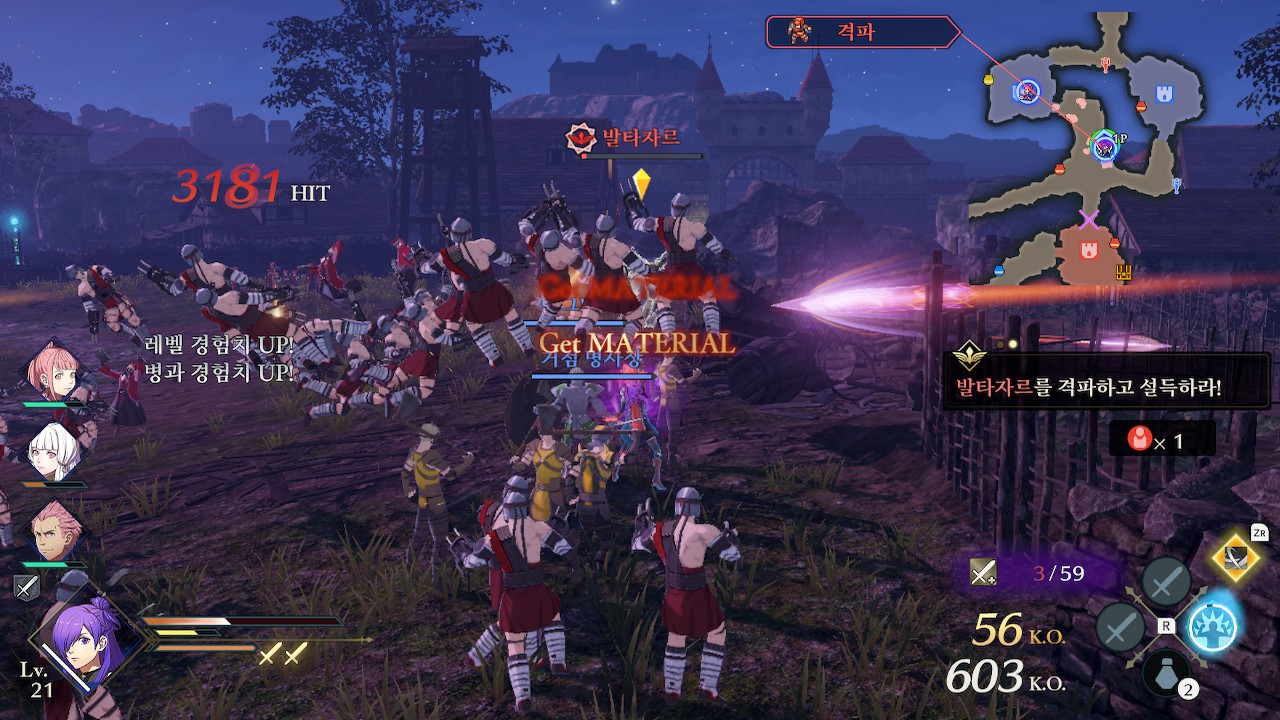Use the left sword combat art
The height and width of the screenshot is (720, 1280).
coord(1120,628)
